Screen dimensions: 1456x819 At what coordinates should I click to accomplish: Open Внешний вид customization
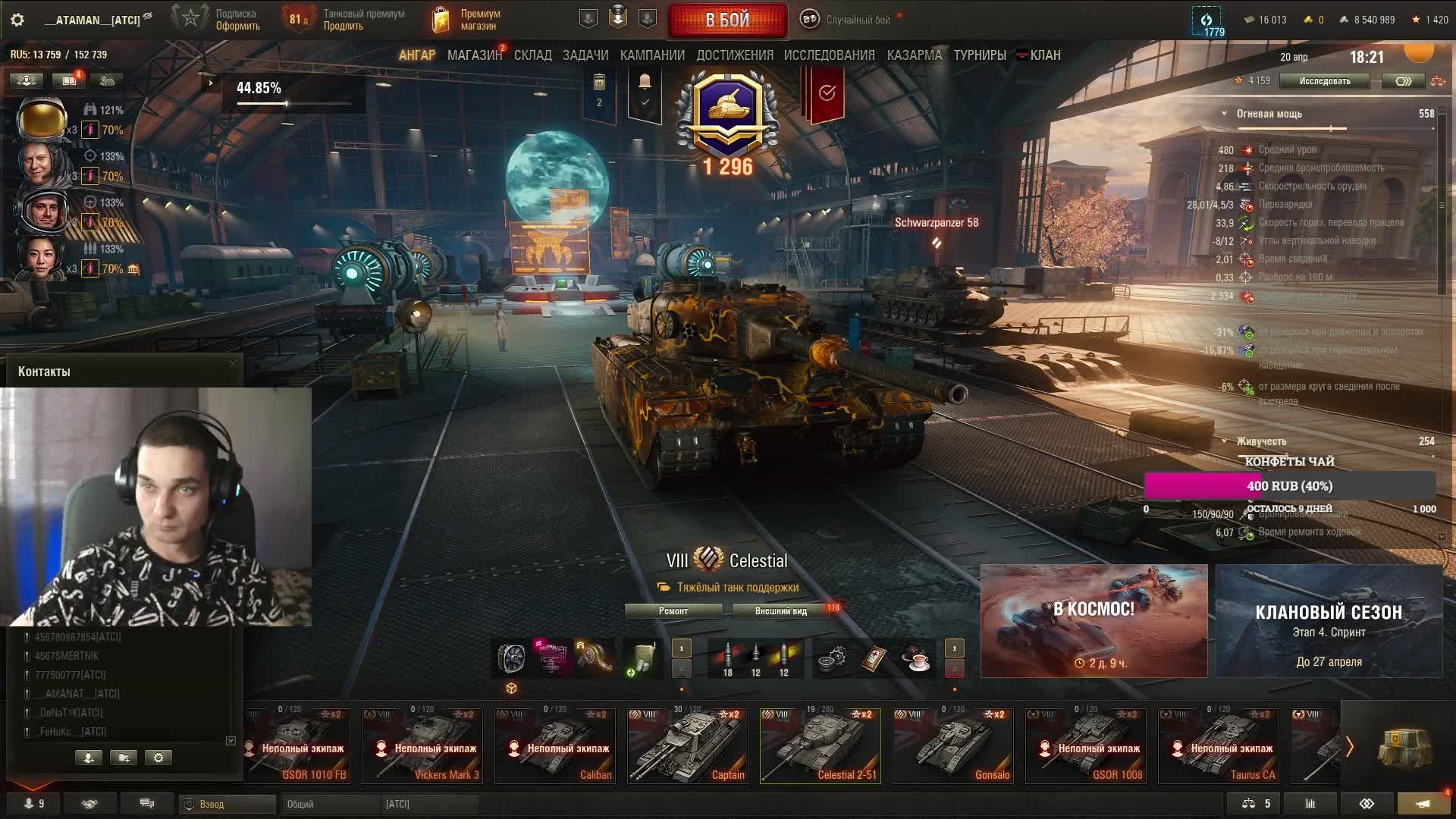[x=780, y=611]
